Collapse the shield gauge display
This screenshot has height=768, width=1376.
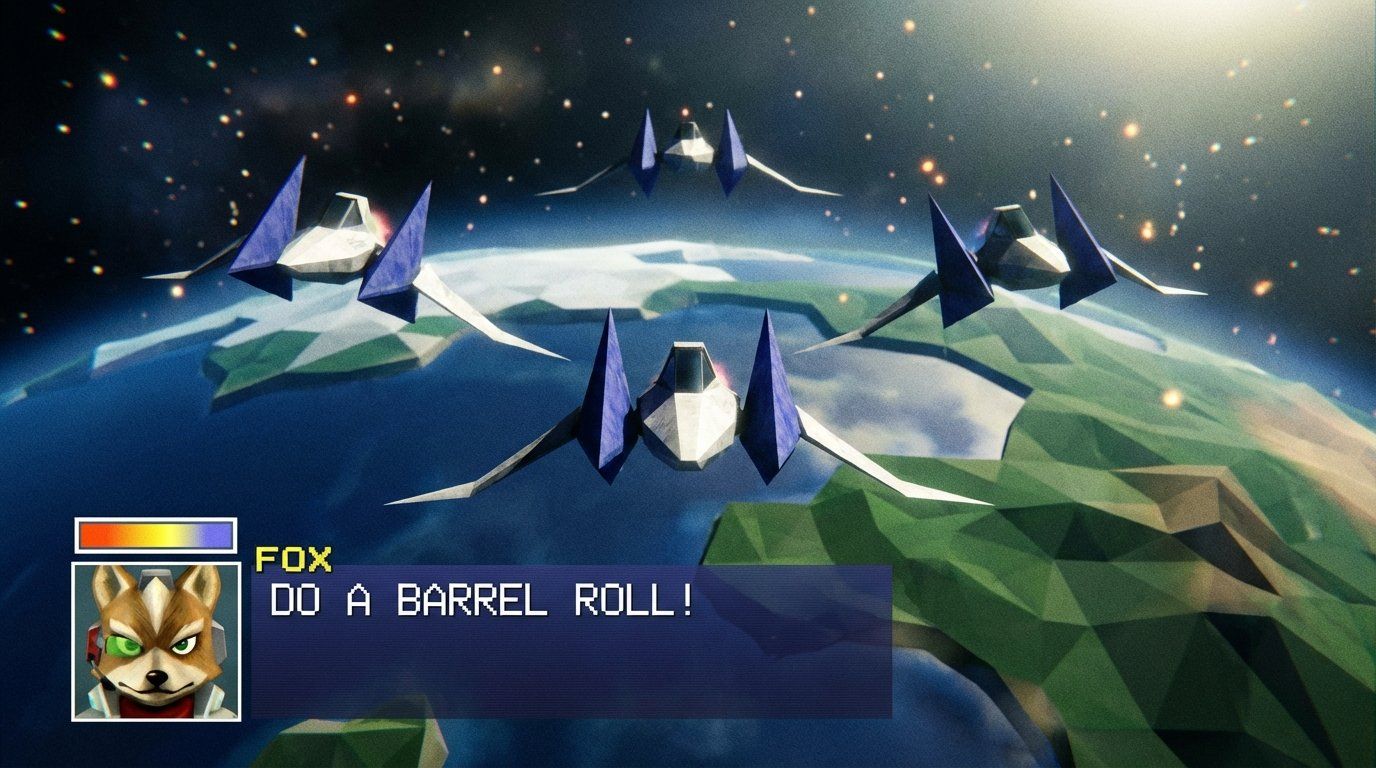[x=155, y=533]
